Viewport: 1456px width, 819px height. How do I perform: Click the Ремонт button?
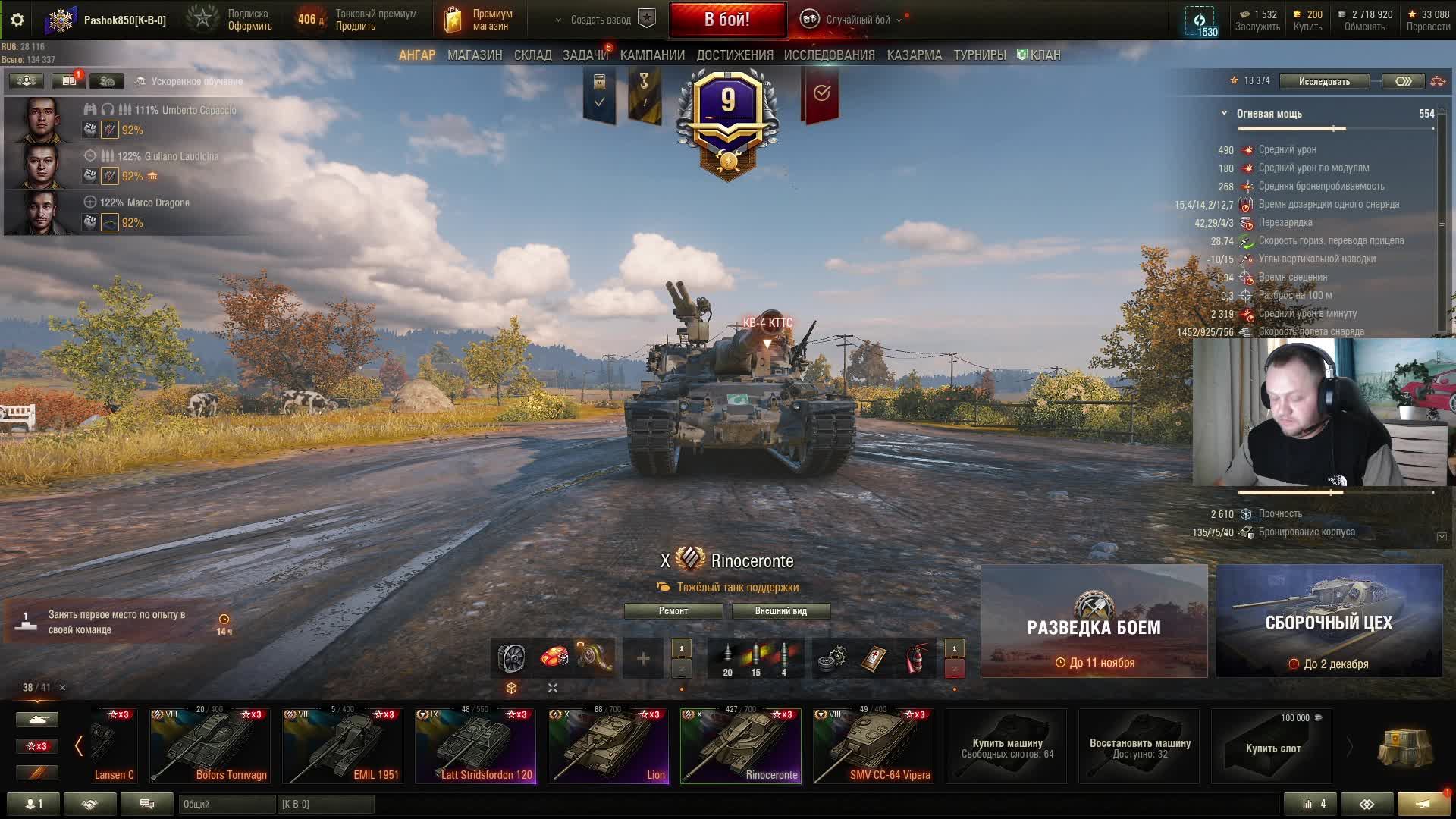coord(673,611)
